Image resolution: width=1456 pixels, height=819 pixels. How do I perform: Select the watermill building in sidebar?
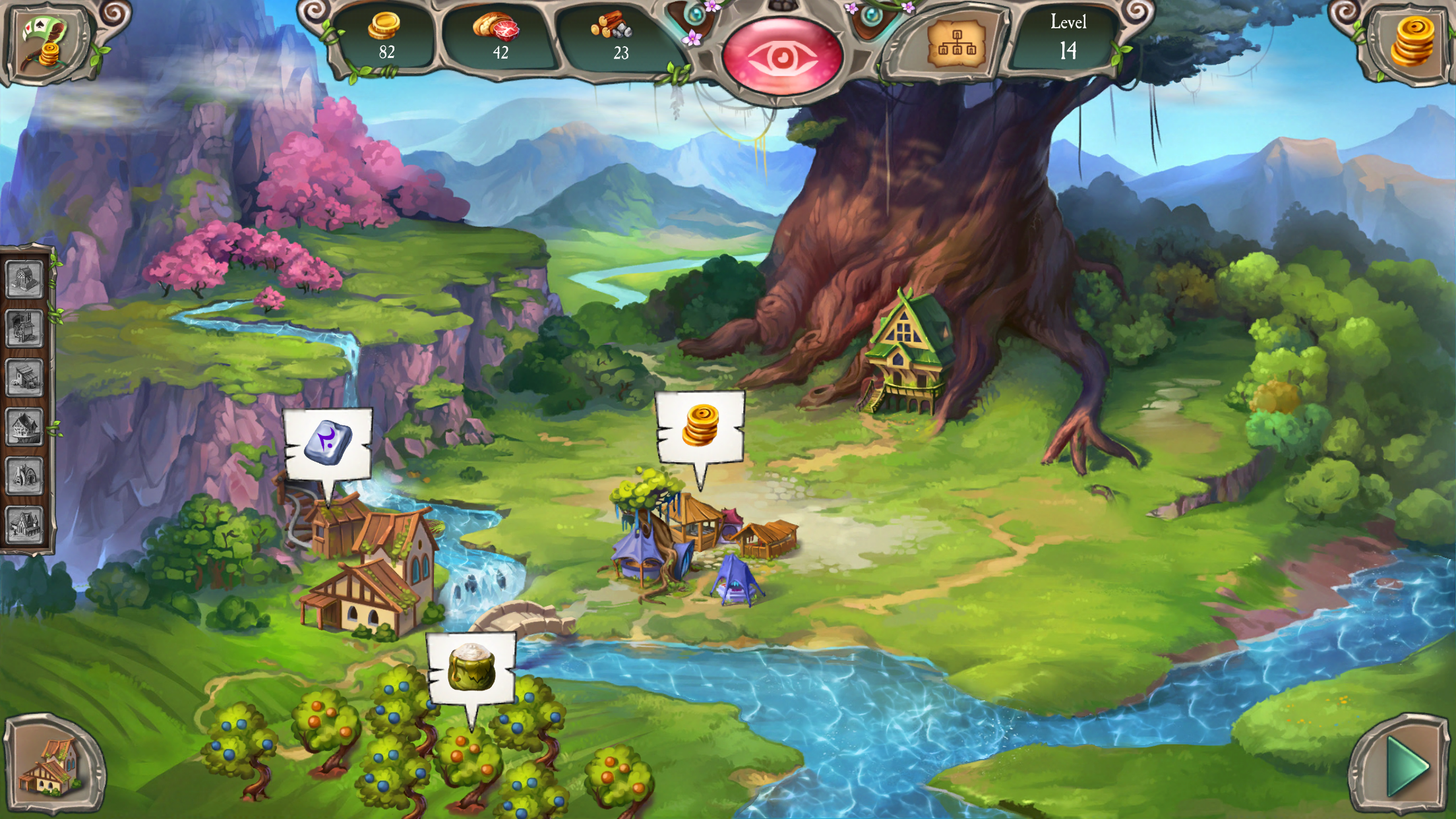[x=24, y=328]
